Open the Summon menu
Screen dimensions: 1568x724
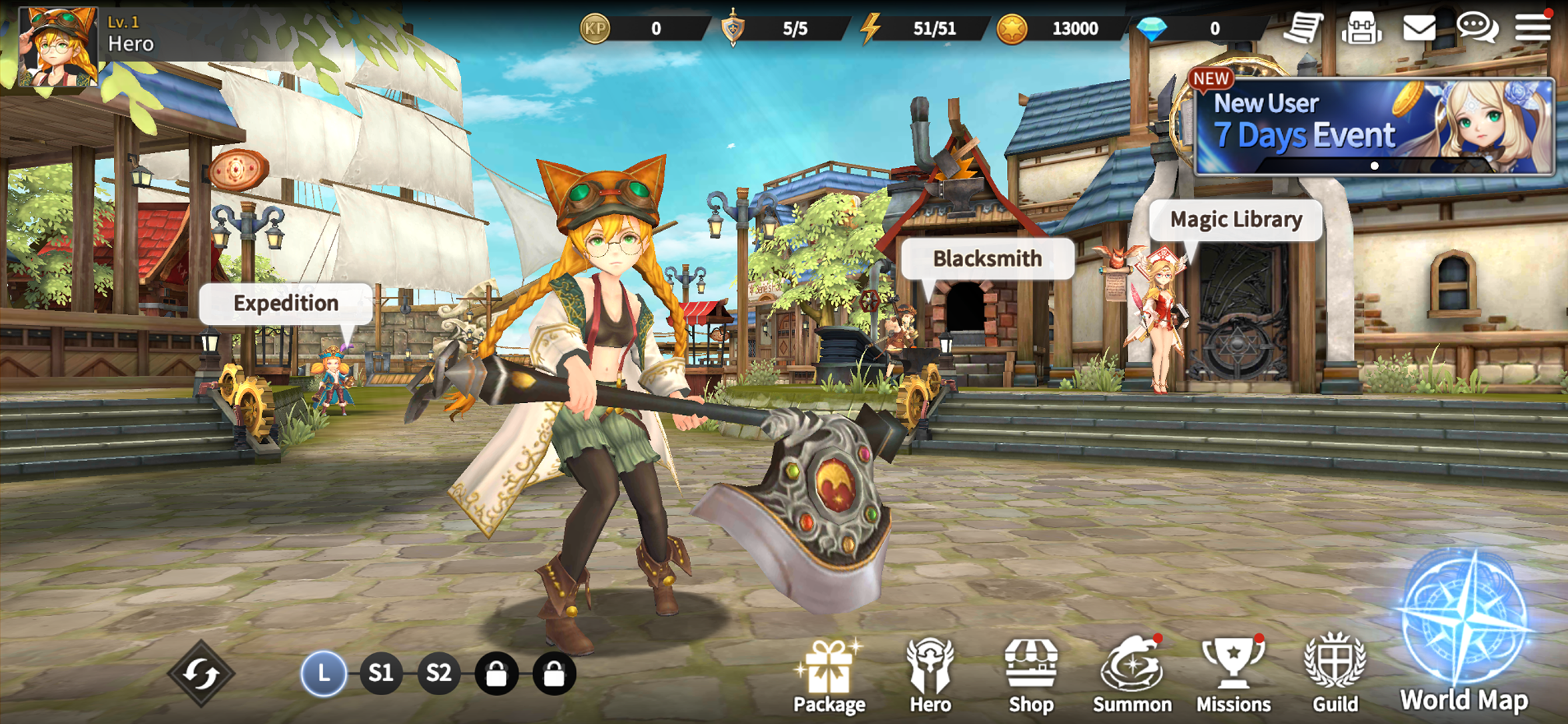(x=1132, y=677)
